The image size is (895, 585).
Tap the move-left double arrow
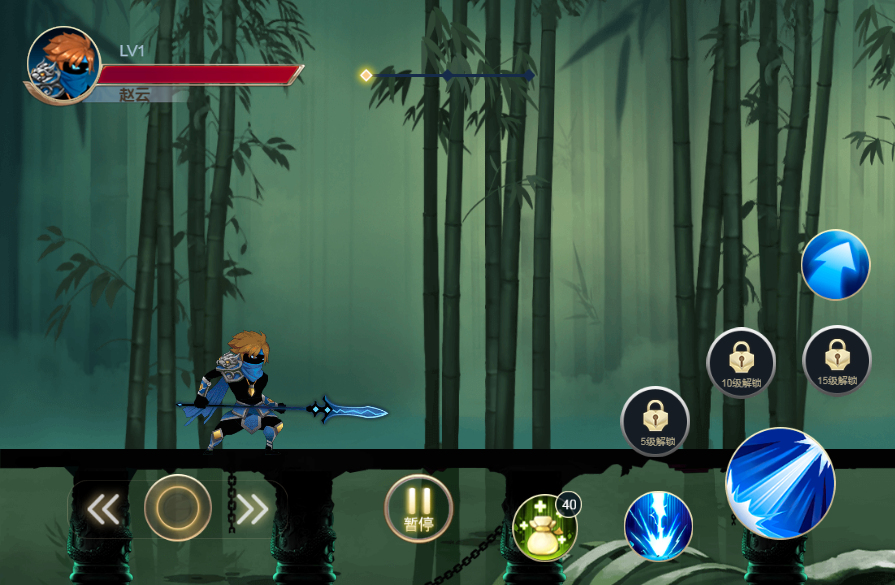[104, 509]
